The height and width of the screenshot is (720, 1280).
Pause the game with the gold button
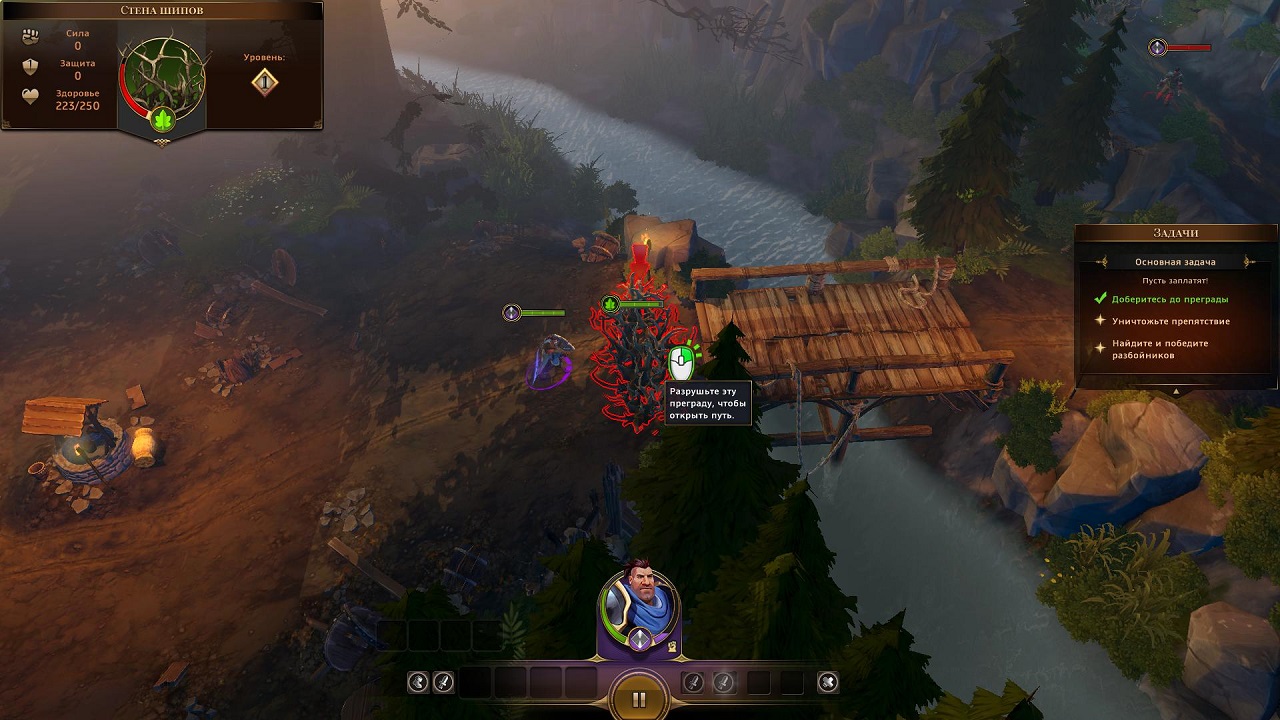tap(639, 699)
